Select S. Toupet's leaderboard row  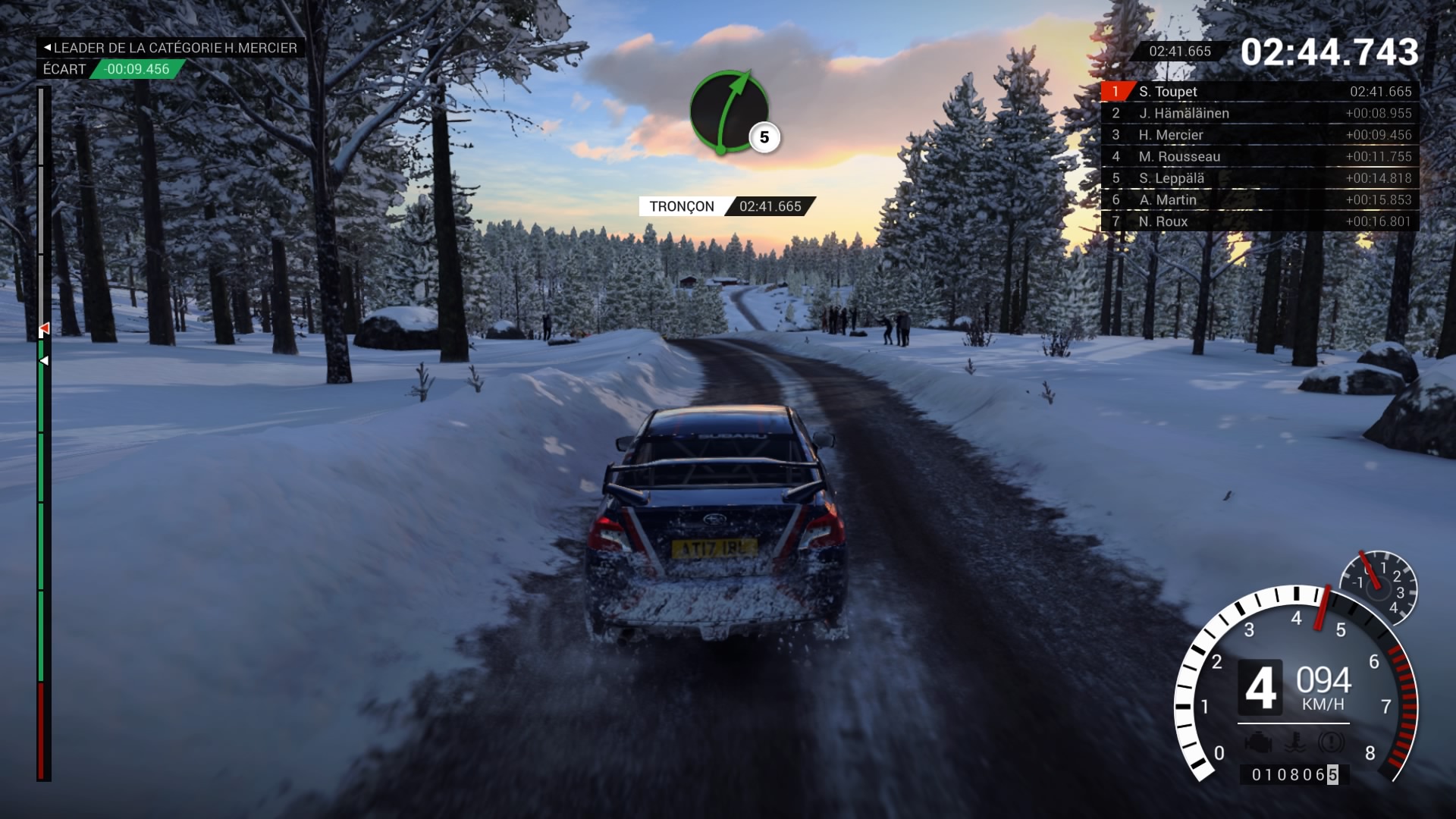1259,92
